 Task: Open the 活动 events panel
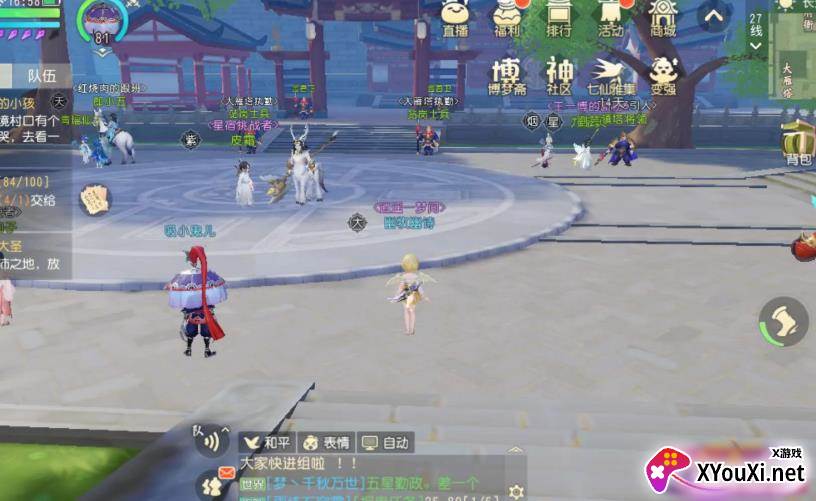[610, 18]
